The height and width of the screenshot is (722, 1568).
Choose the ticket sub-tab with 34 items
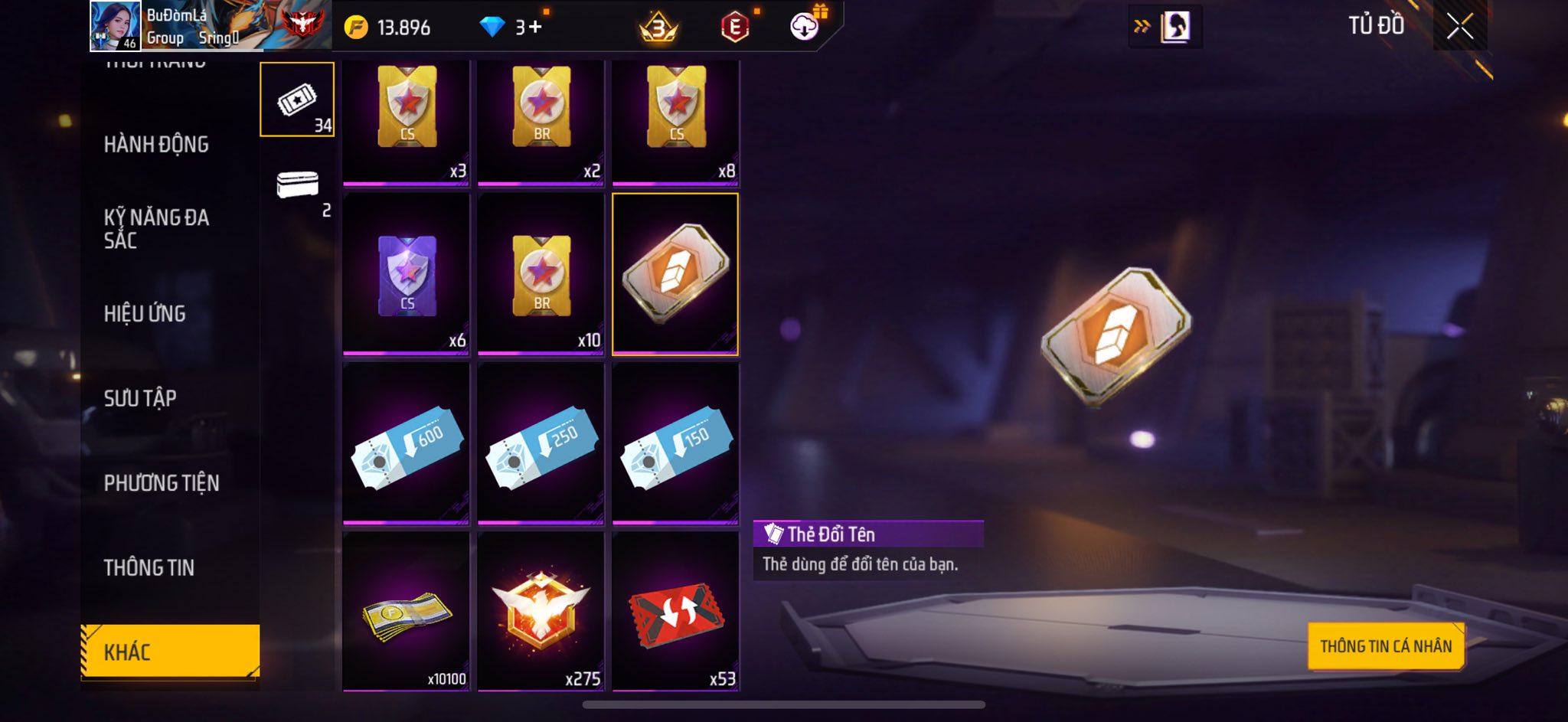[x=297, y=100]
